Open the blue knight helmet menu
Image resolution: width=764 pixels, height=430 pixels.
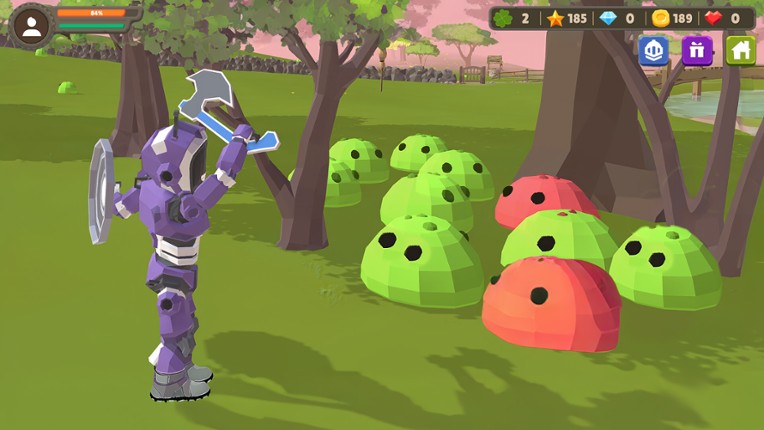point(653,50)
